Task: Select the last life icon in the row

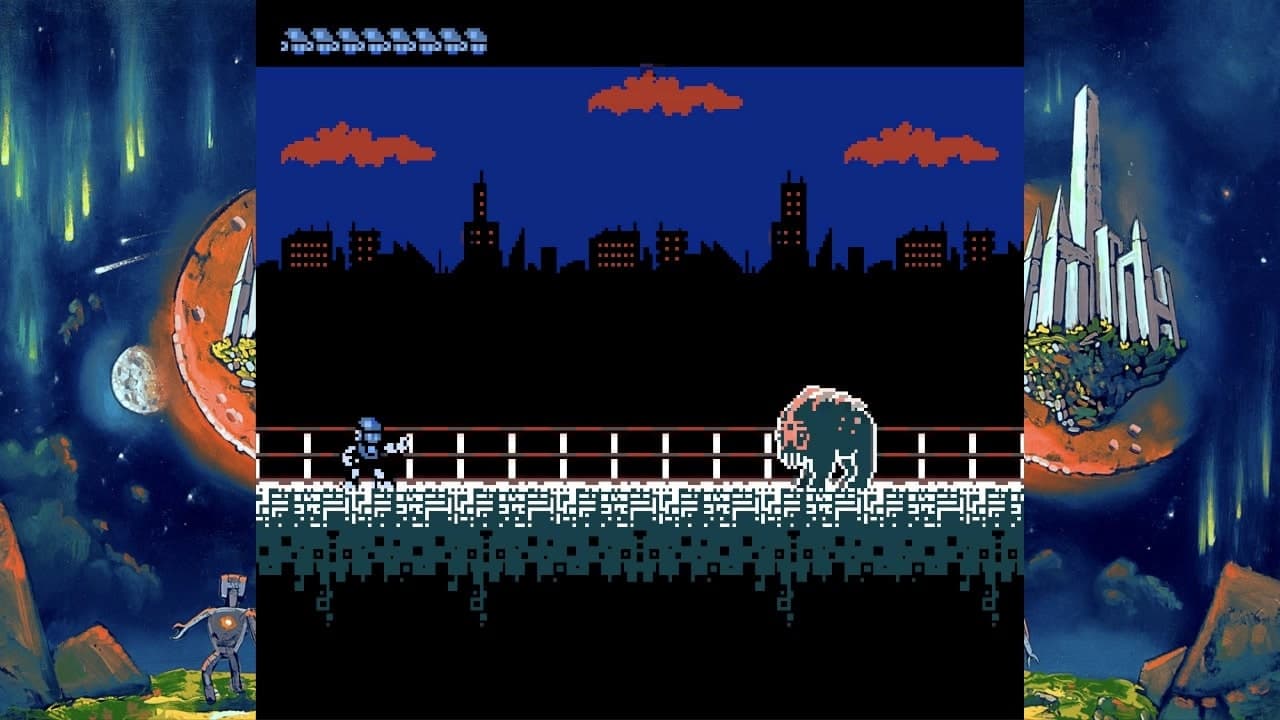Action: [x=481, y=38]
